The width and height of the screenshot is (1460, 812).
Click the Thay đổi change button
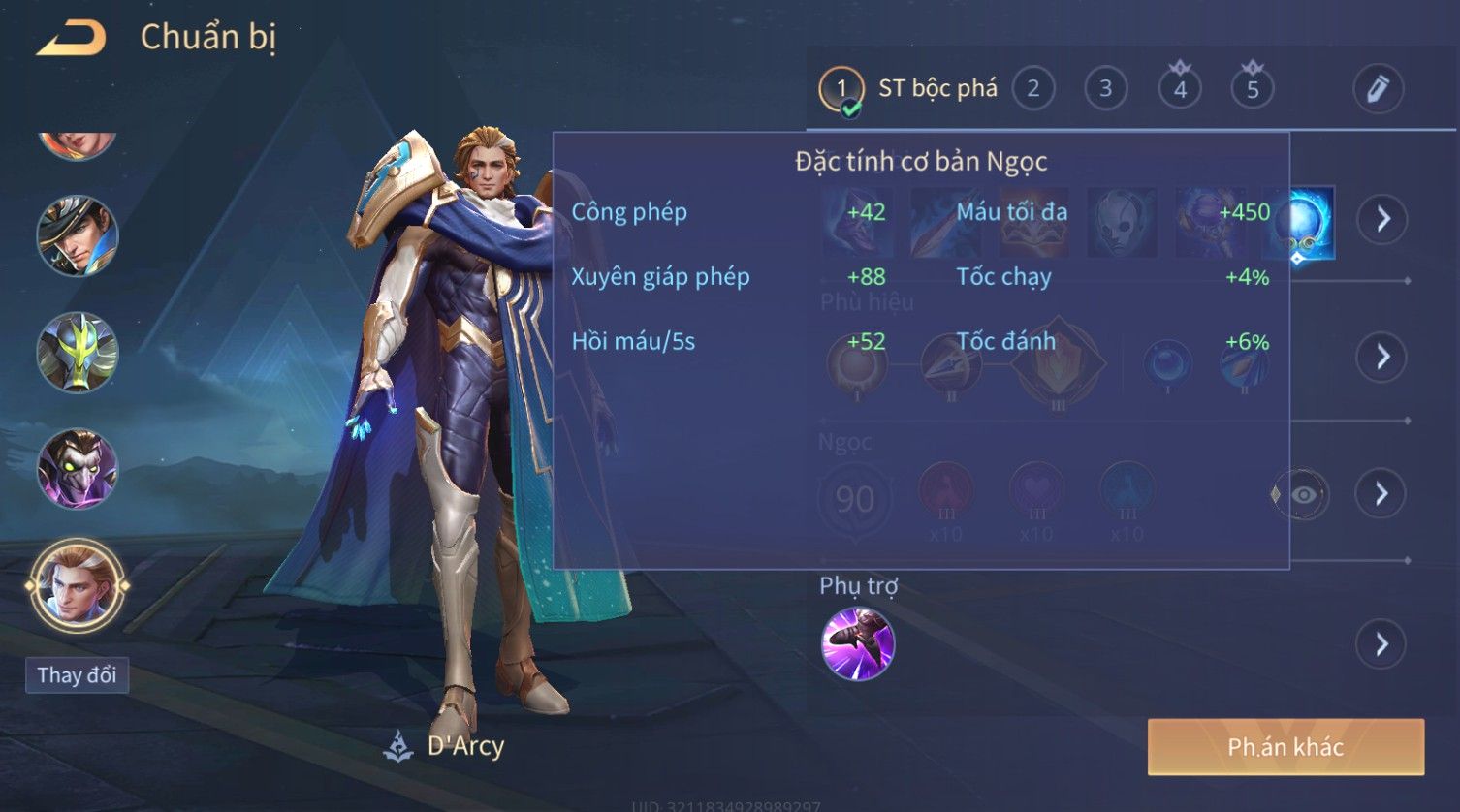click(77, 675)
